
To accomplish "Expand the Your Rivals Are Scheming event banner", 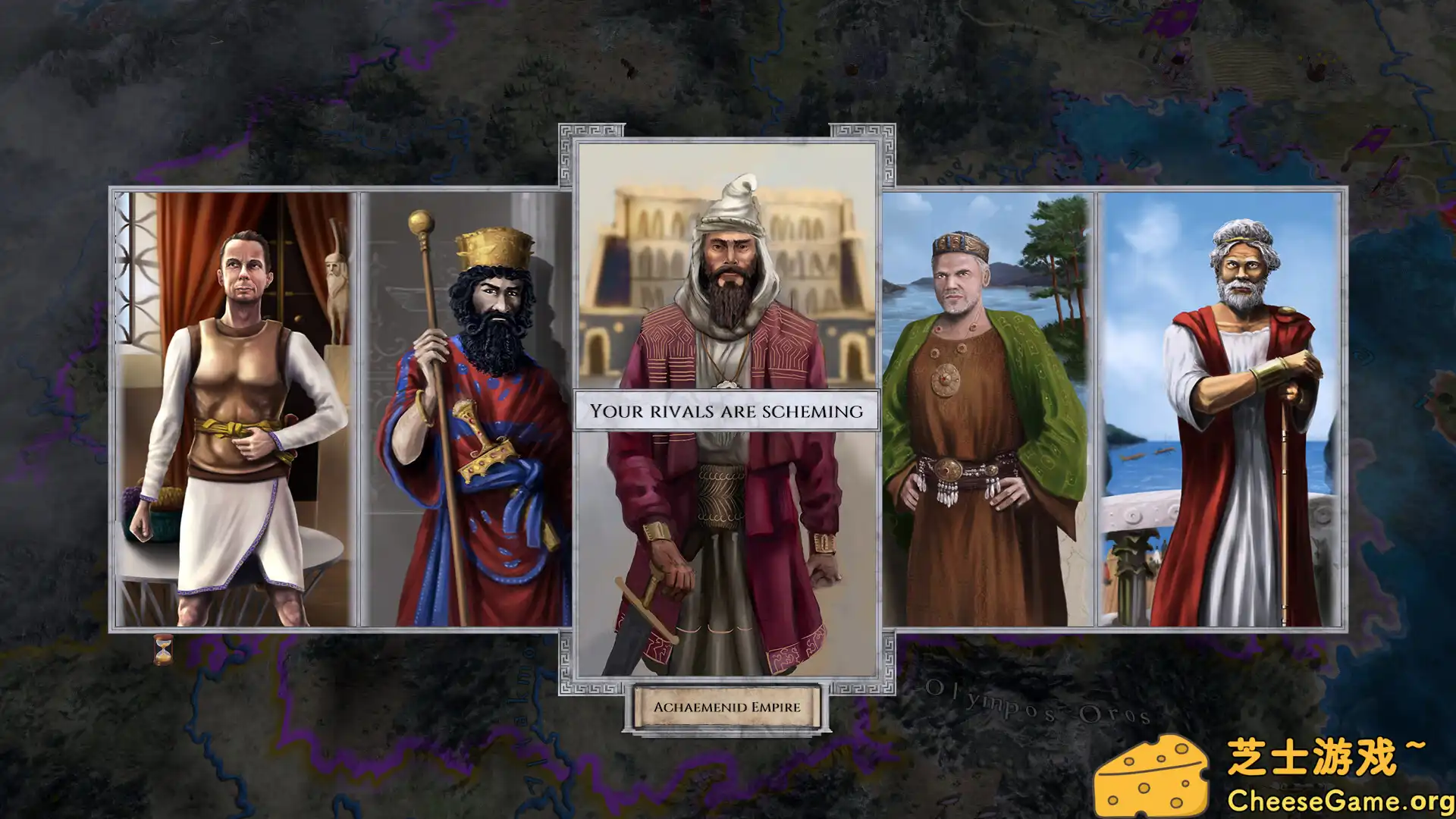I will (726, 411).
